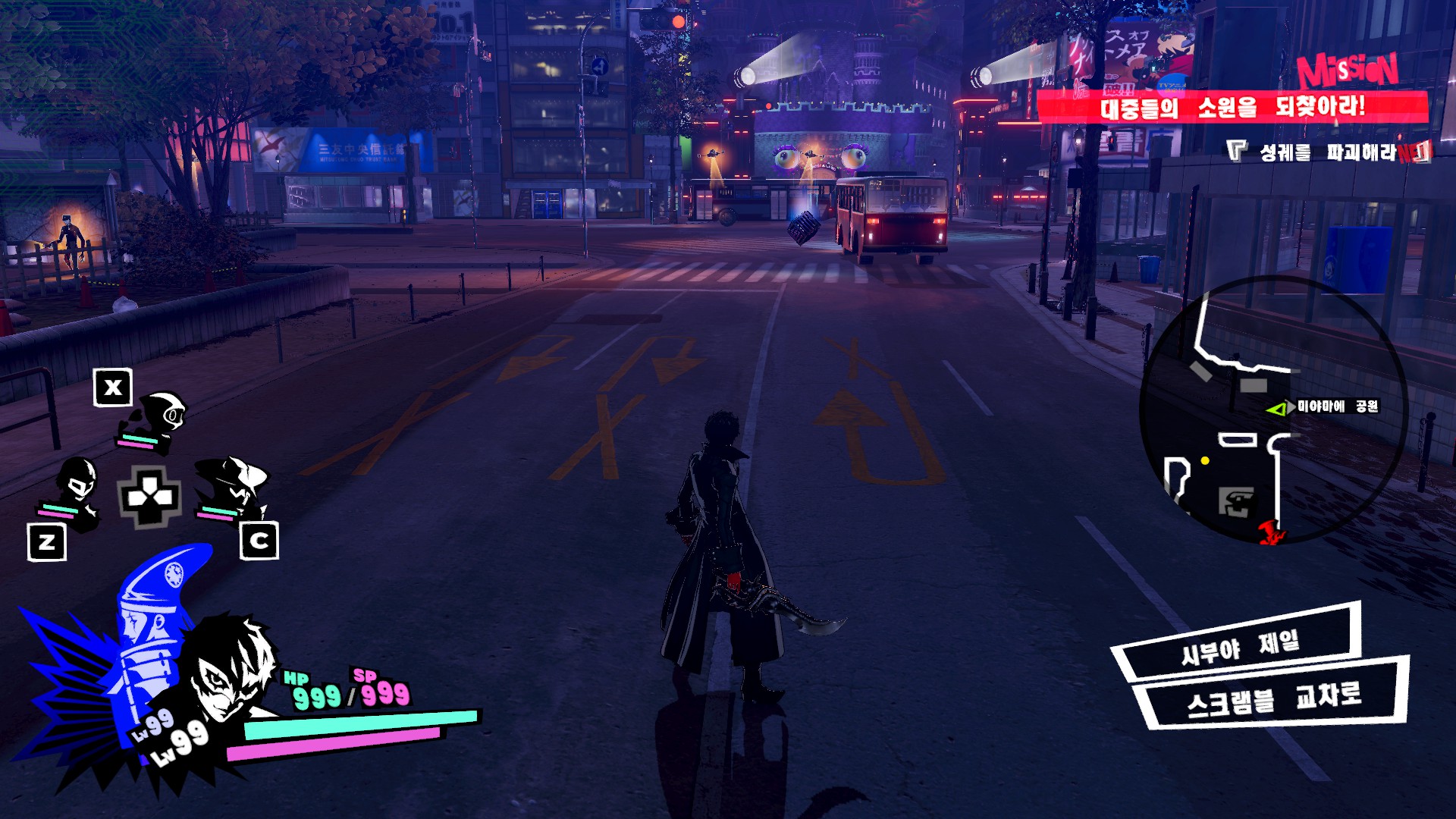Open the red Mission objective banner
Viewport: 1456px width, 819px height.
tap(1232, 106)
